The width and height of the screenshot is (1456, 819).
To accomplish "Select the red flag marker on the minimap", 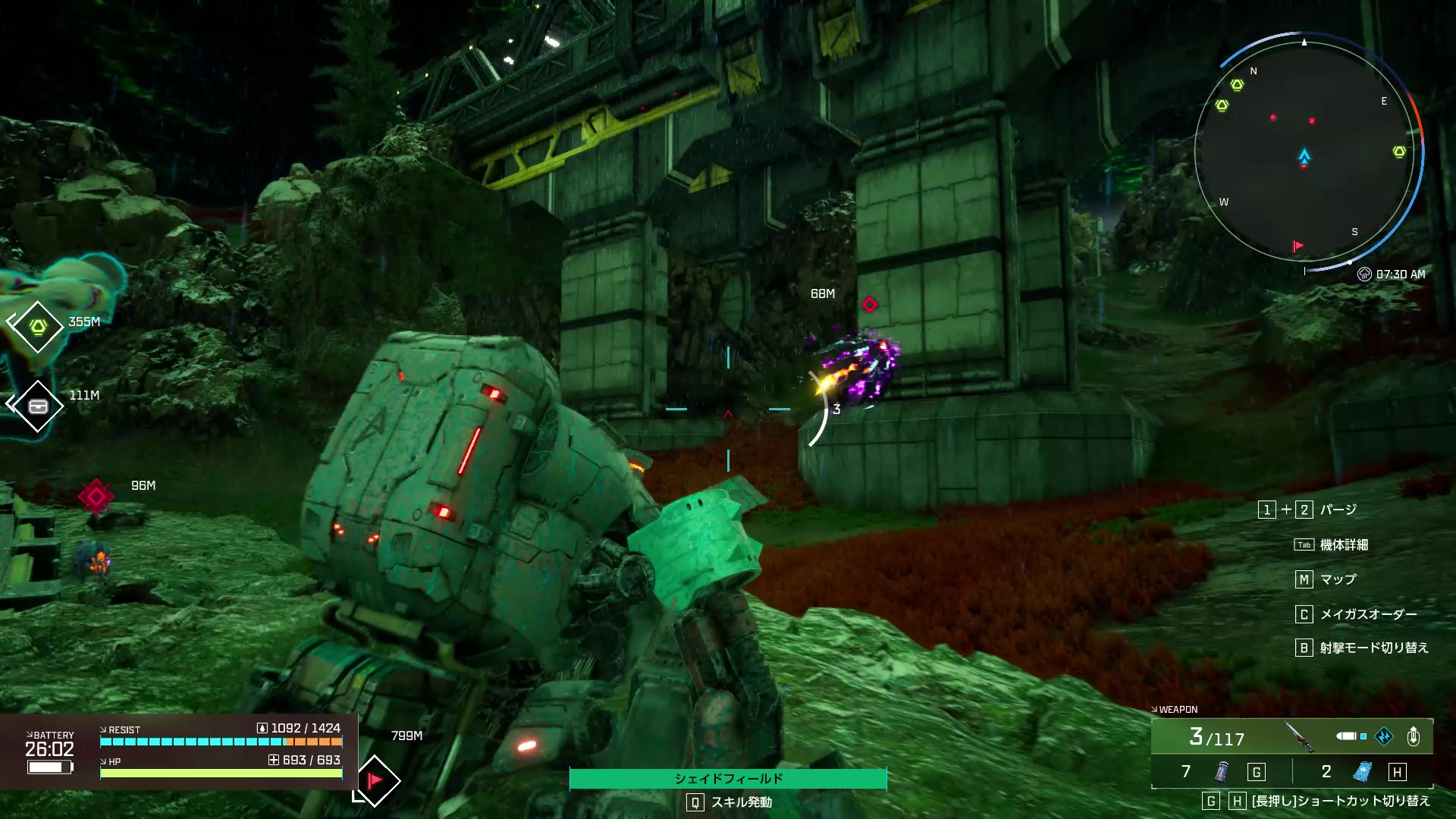I will coord(1298,246).
